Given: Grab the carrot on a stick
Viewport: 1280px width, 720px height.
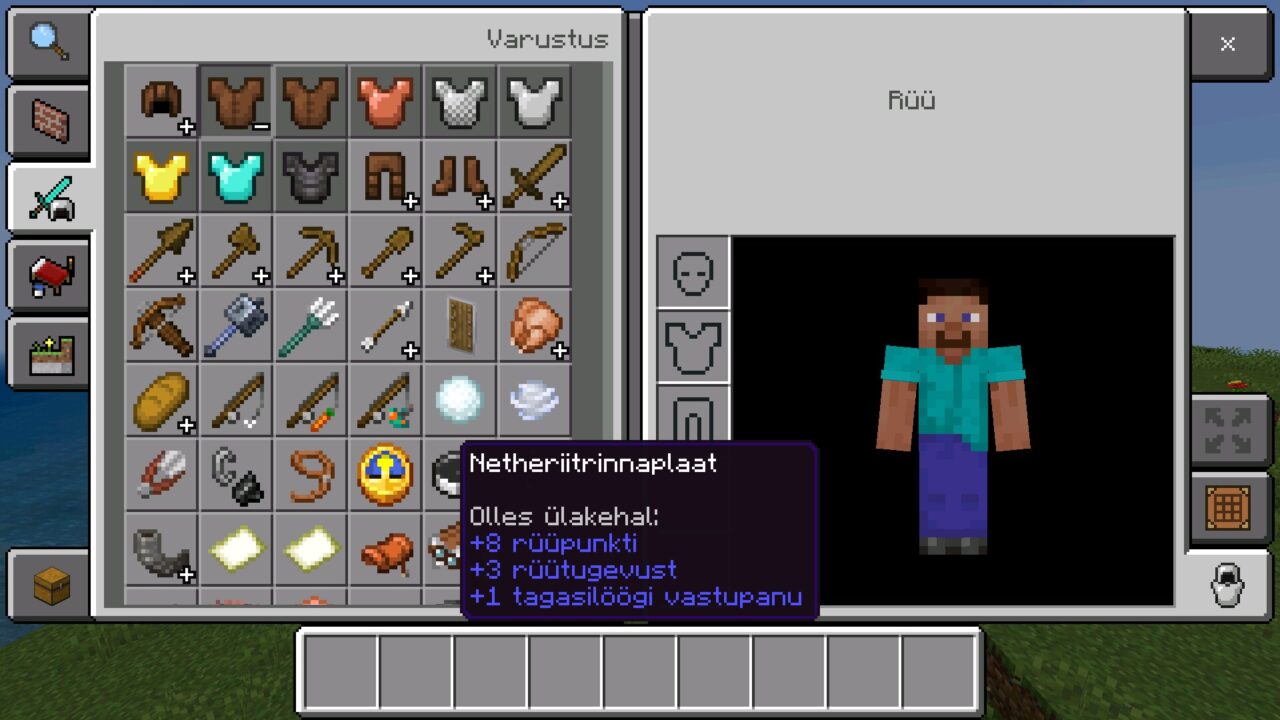Looking at the screenshot, I should [312, 402].
